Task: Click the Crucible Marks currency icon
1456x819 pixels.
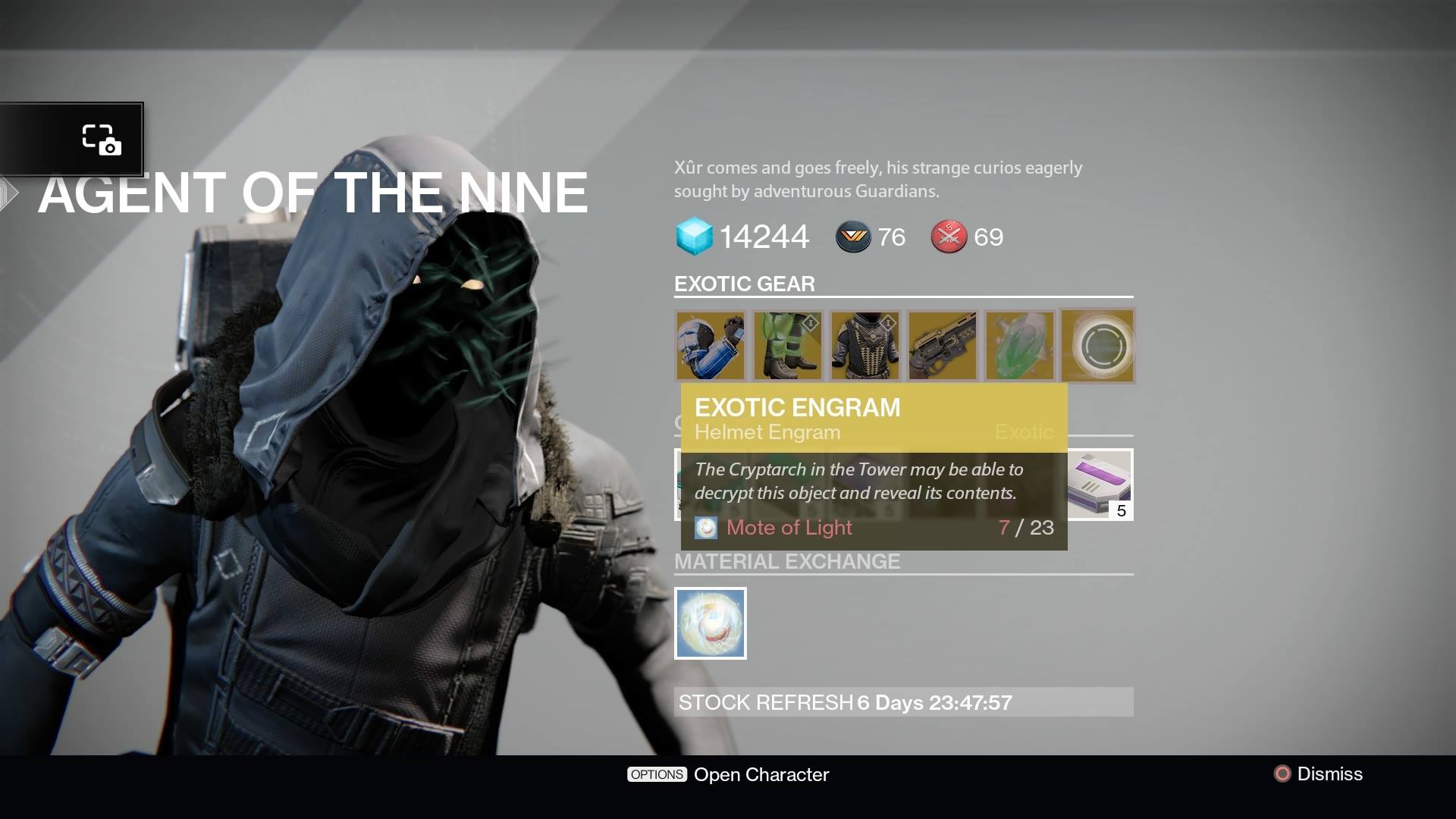Action: [x=948, y=237]
